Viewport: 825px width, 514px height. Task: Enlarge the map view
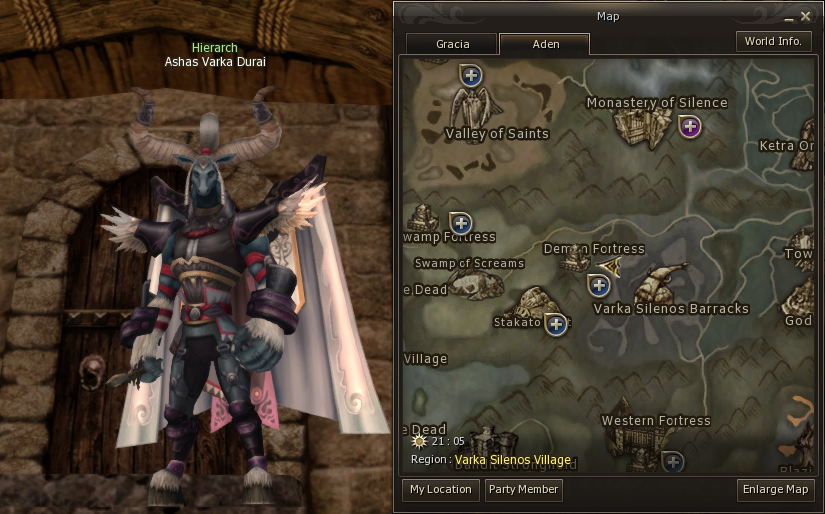(x=775, y=490)
